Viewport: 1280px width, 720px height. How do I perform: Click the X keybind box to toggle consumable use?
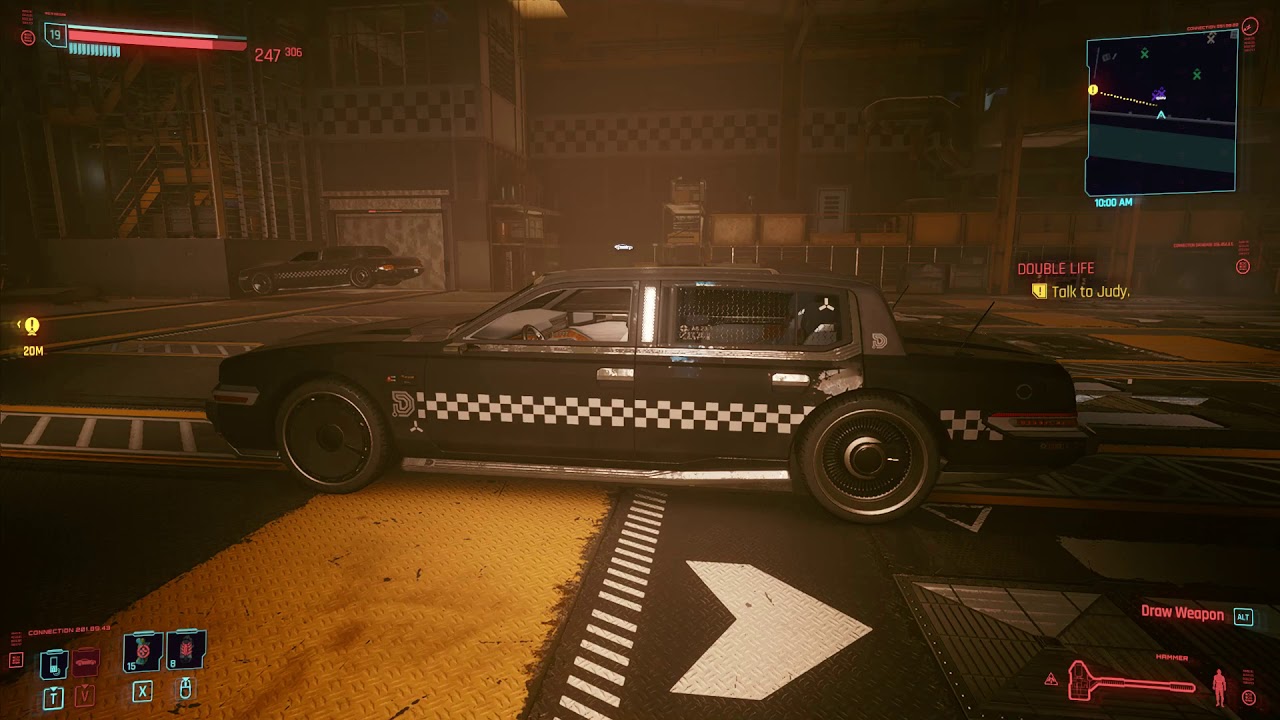142,692
